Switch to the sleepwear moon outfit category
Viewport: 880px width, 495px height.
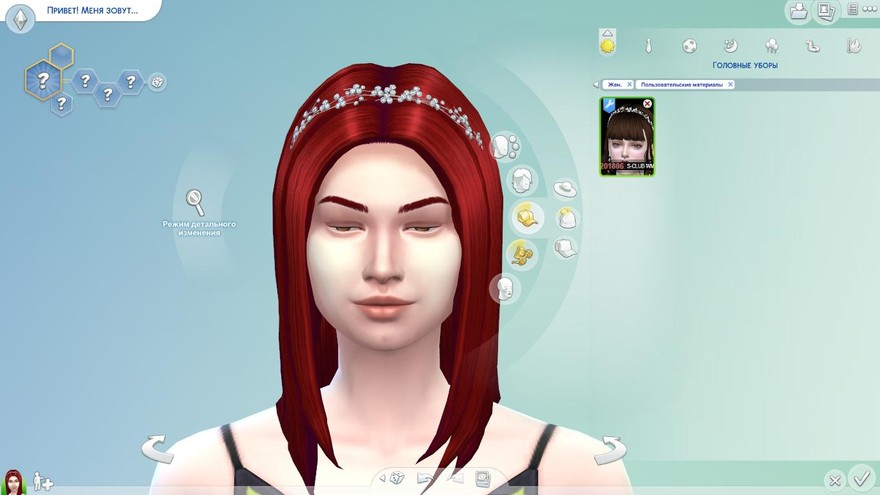[x=731, y=45]
